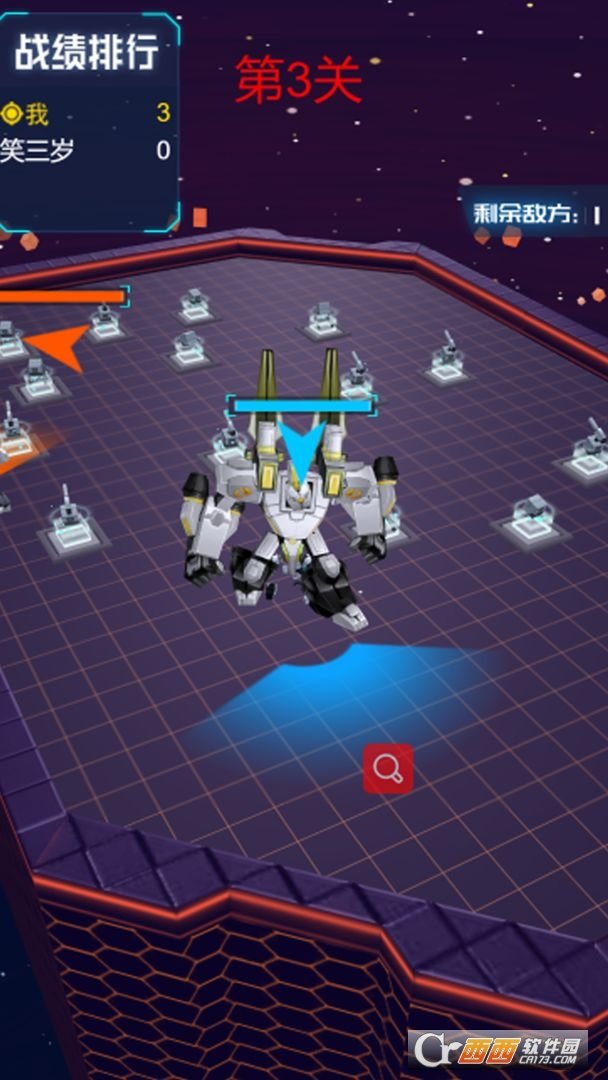Screen dimensions: 608x1080
Task: Click the red magnifying glass icon
Action: coord(388,768)
